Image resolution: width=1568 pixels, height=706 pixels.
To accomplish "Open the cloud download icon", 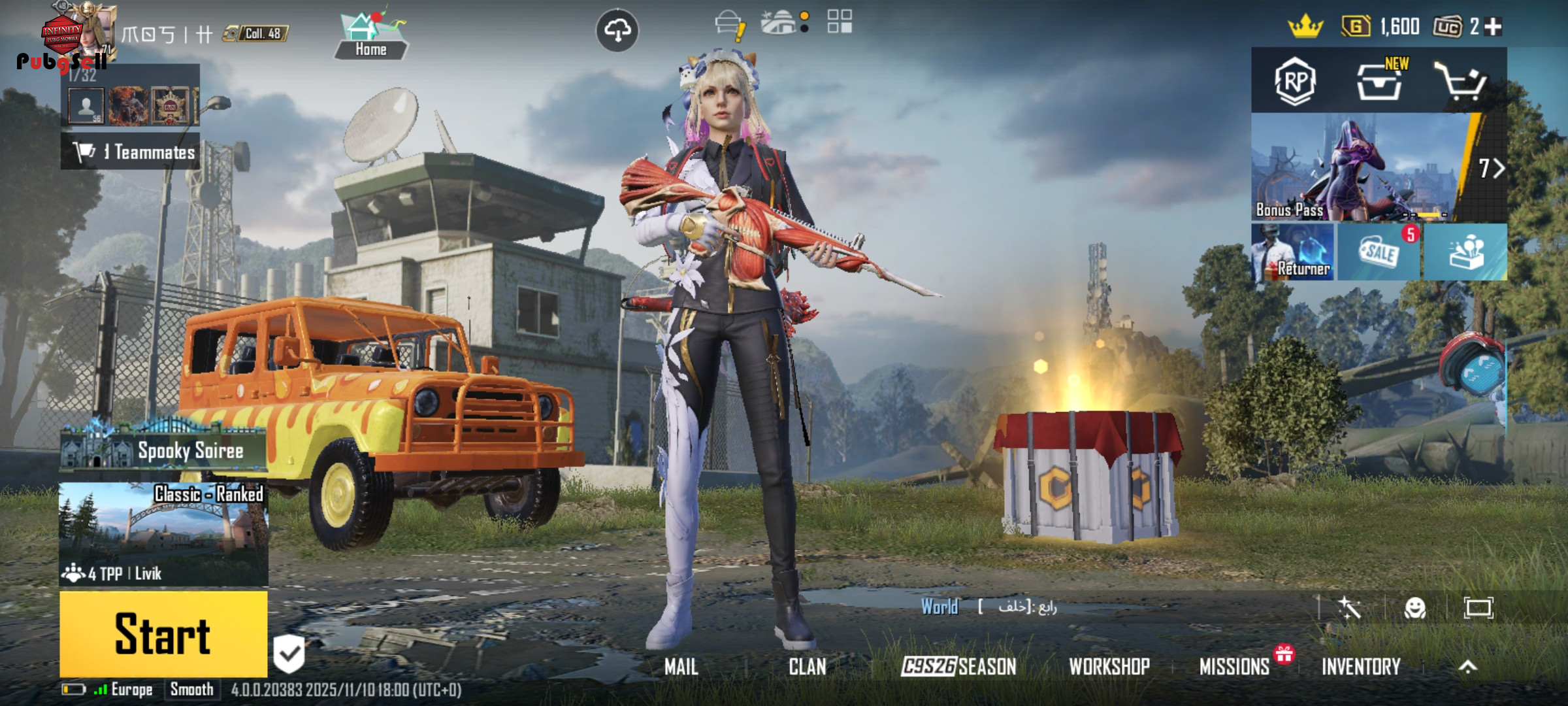I will coord(617,30).
